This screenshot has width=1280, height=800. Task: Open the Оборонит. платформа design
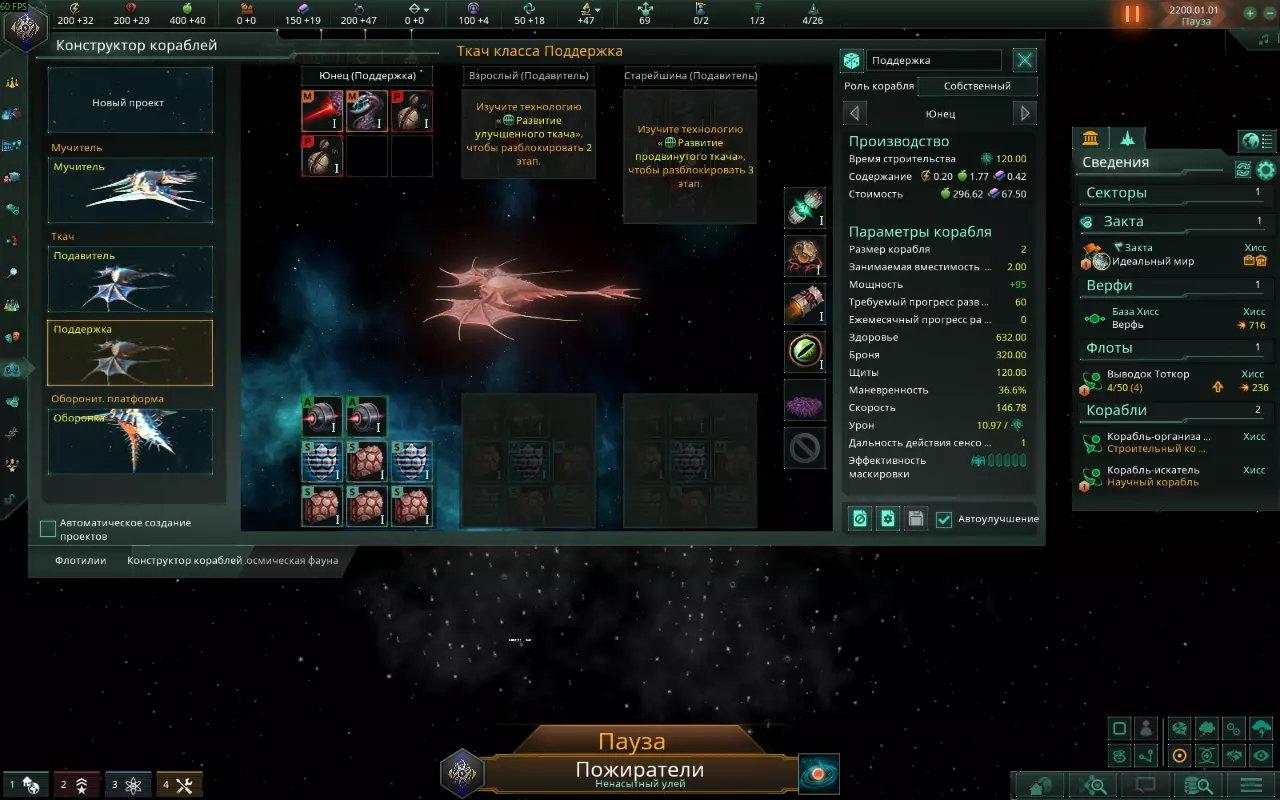coord(130,441)
